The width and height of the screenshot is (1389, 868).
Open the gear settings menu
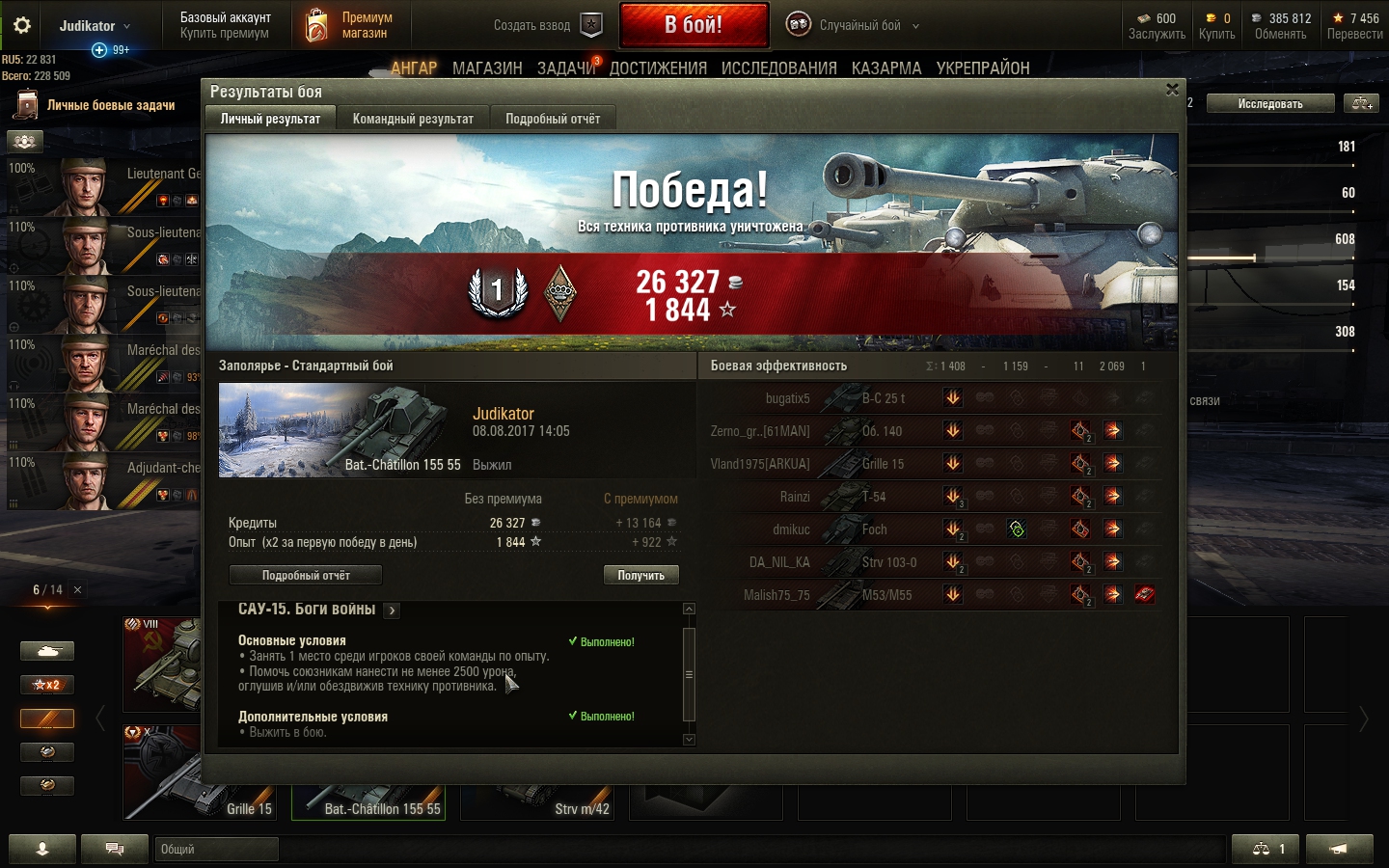tap(21, 25)
